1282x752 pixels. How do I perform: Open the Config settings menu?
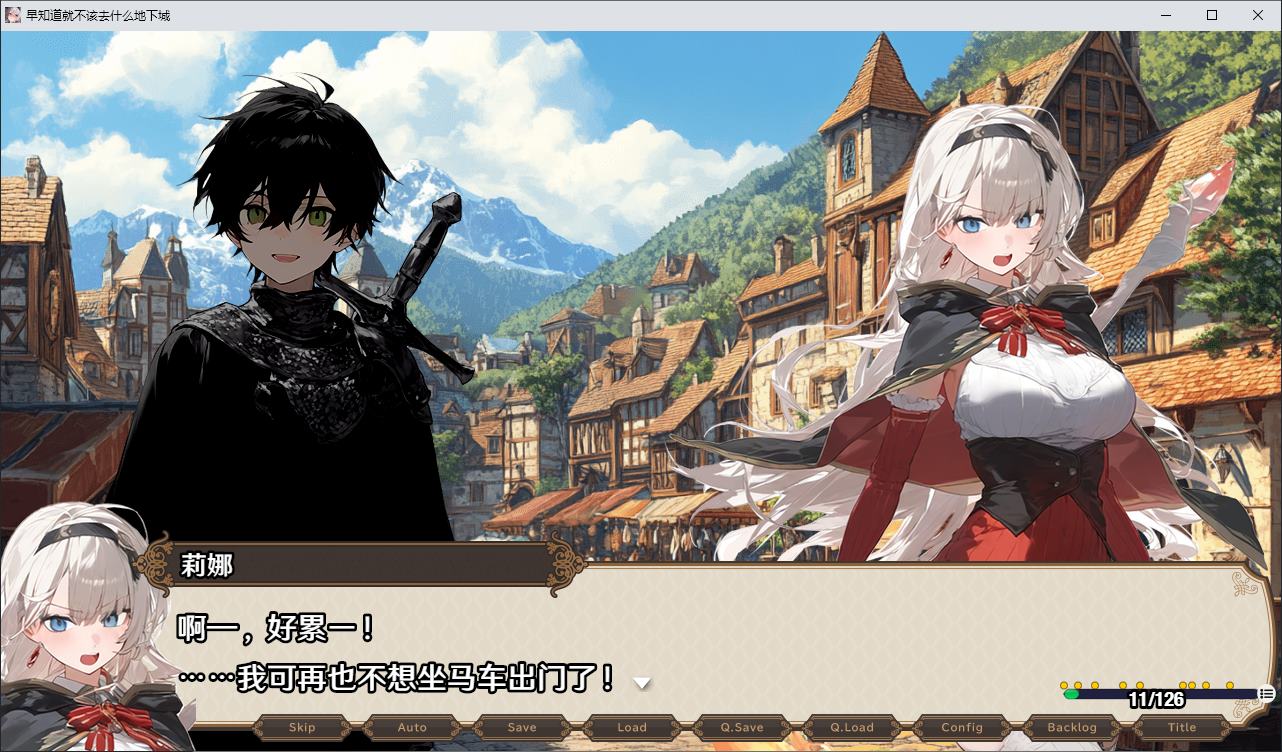coord(961,727)
